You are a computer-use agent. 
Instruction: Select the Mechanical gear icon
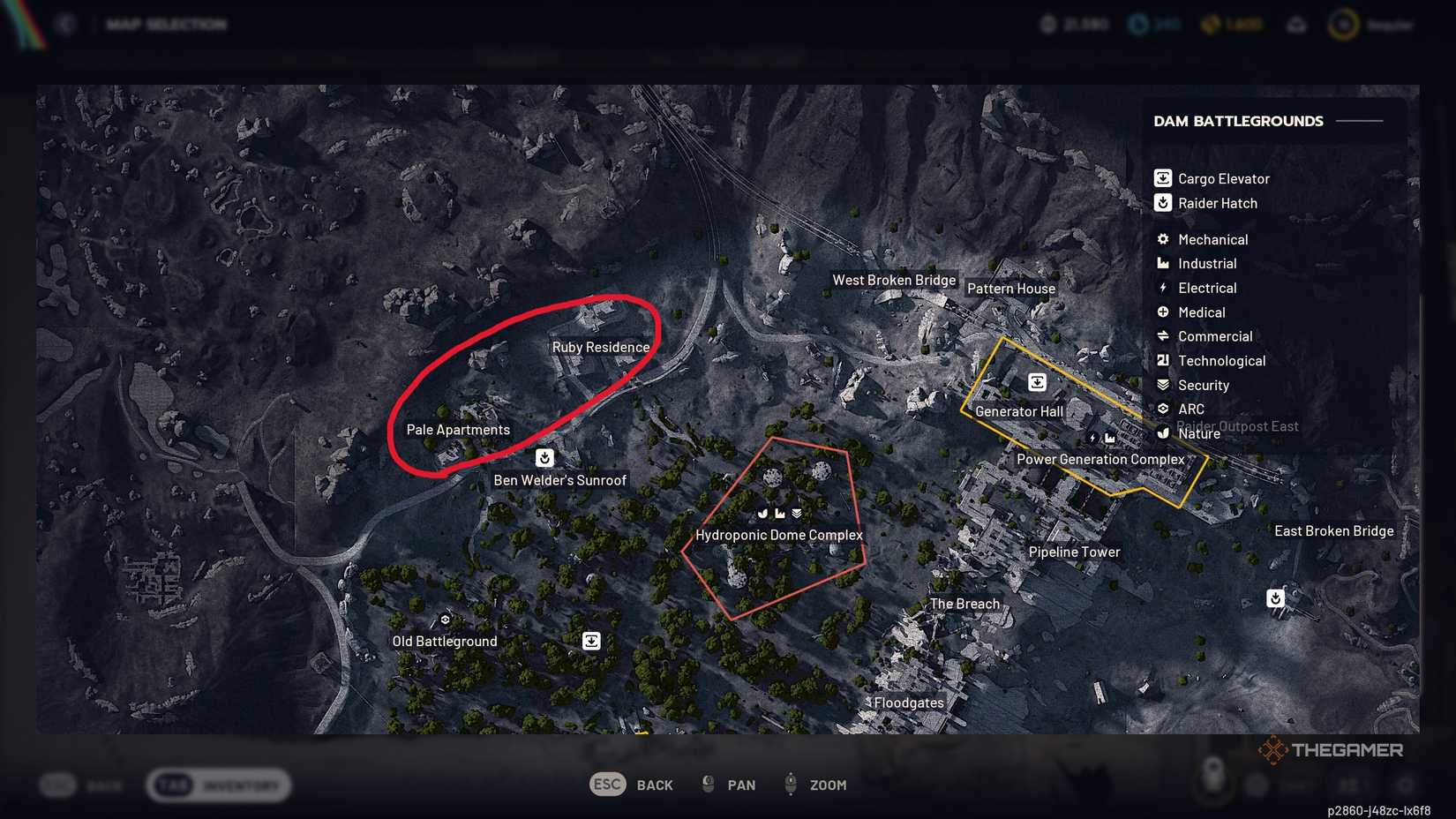tap(1162, 239)
